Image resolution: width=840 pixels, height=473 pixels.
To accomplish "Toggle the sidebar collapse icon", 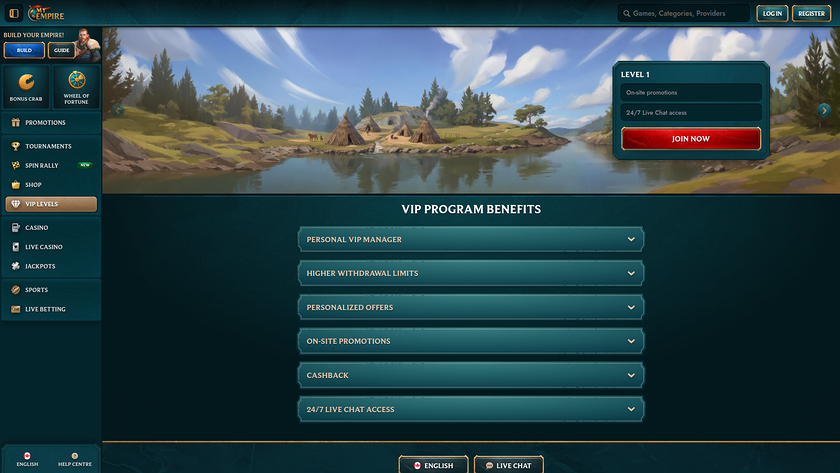I will (14, 13).
